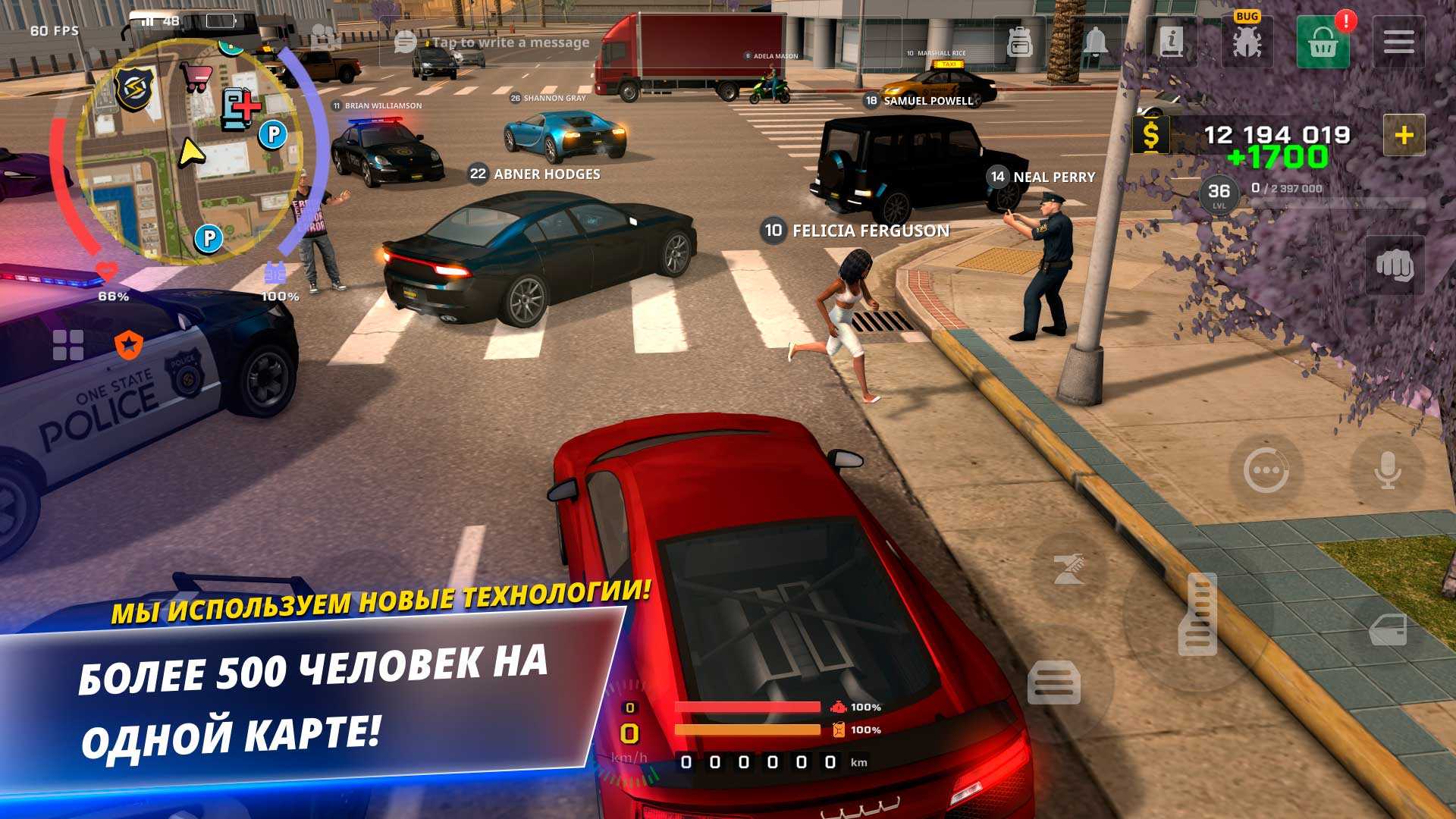Open the four-squares grid menu
This screenshot has height=819, width=1456.
(68, 345)
